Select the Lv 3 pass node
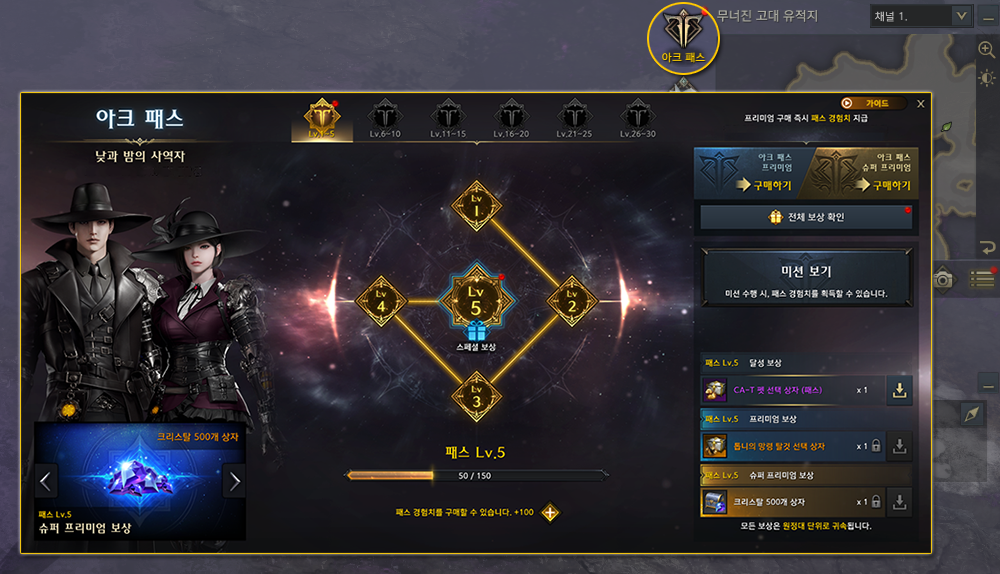The height and width of the screenshot is (574, 1000). point(477,394)
